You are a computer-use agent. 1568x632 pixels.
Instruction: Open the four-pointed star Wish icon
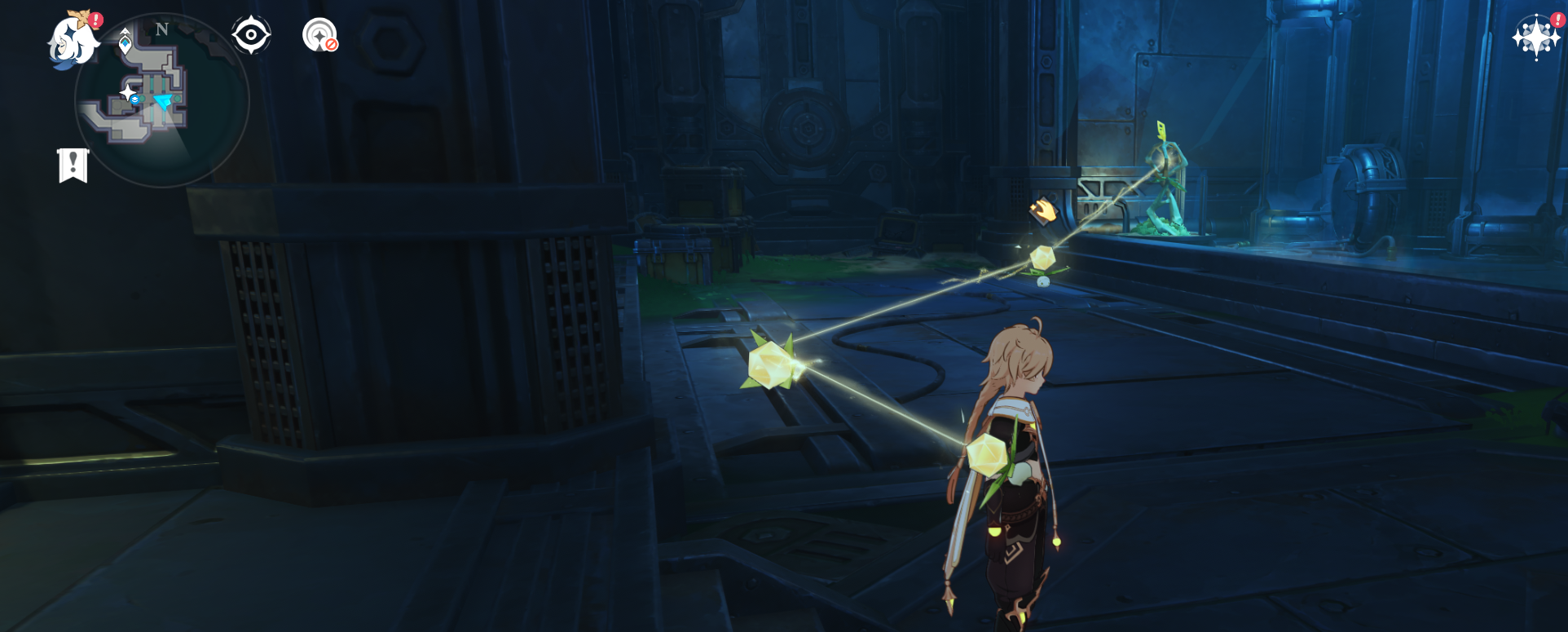pyautogui.click(x=1535, y=37)
